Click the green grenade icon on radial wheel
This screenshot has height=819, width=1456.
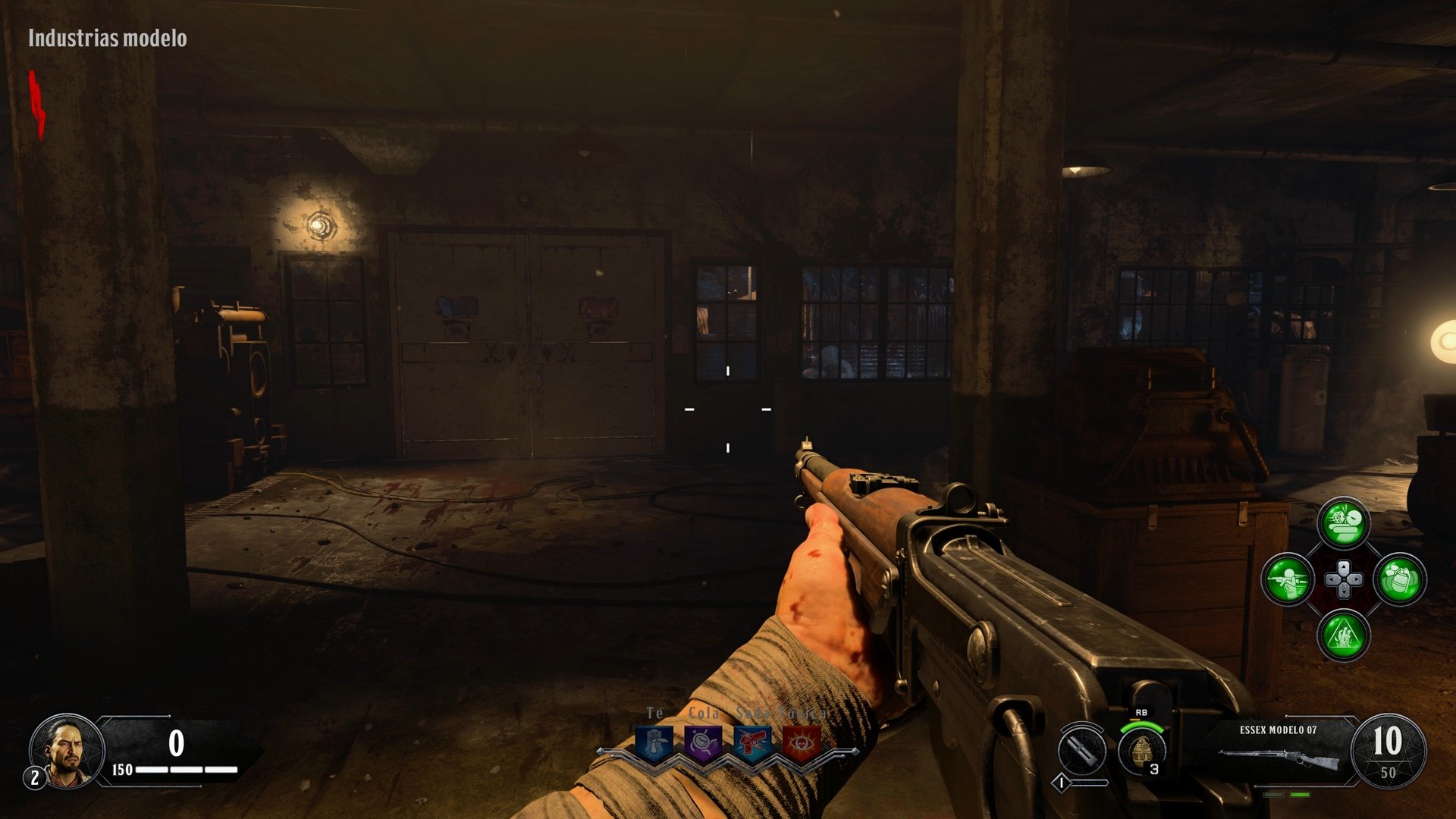(x=1400, y=579)
